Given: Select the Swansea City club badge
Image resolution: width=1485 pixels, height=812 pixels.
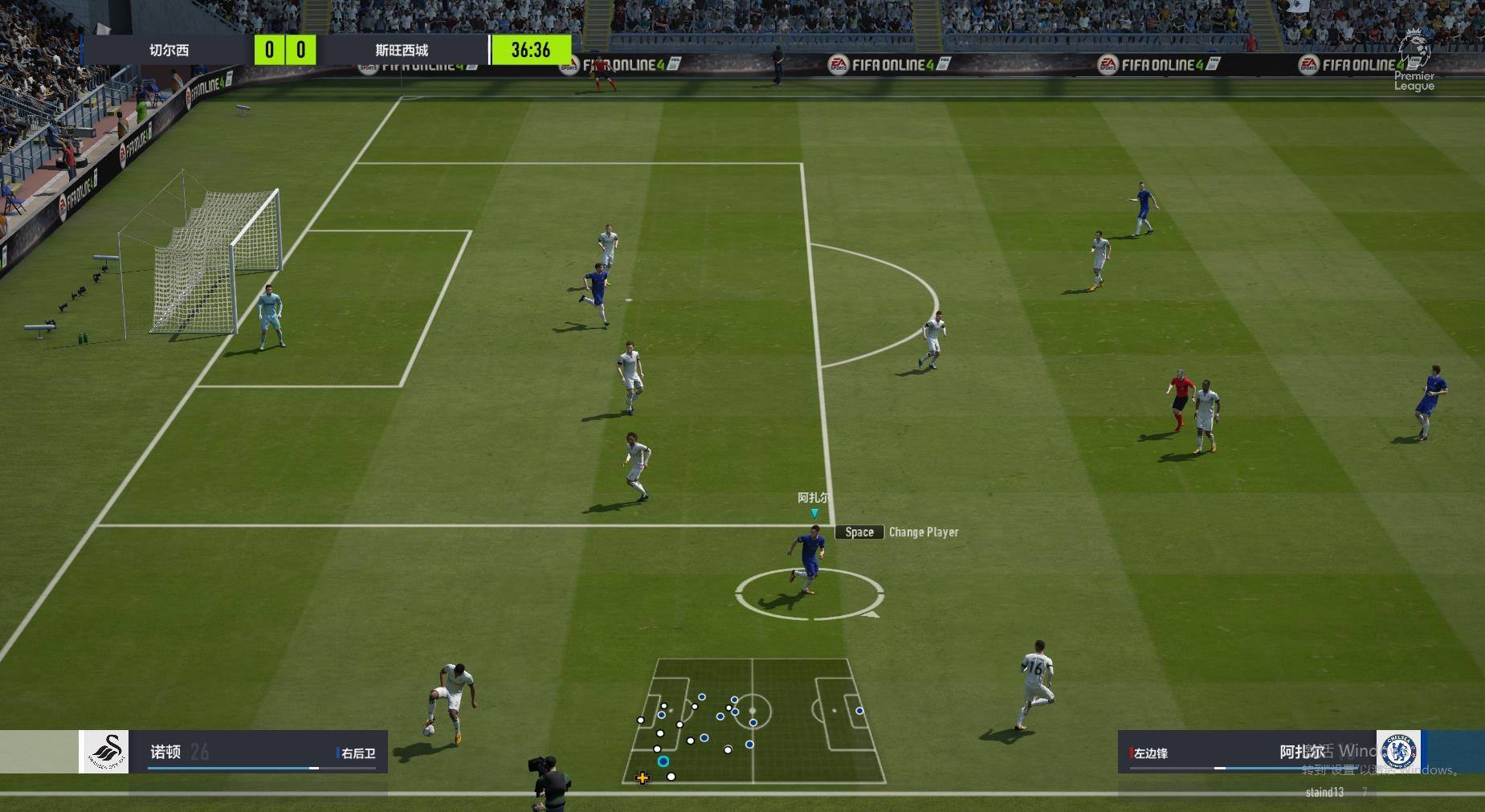Looking at the screenshot, I should point(105,752).
